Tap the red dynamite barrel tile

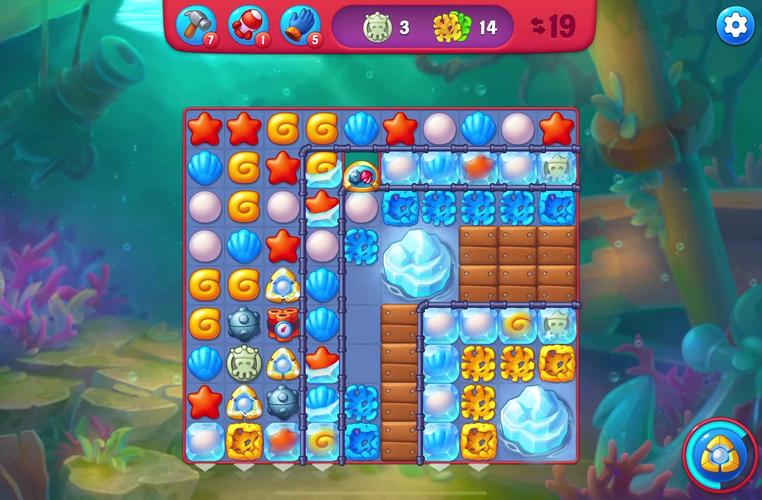282,324
